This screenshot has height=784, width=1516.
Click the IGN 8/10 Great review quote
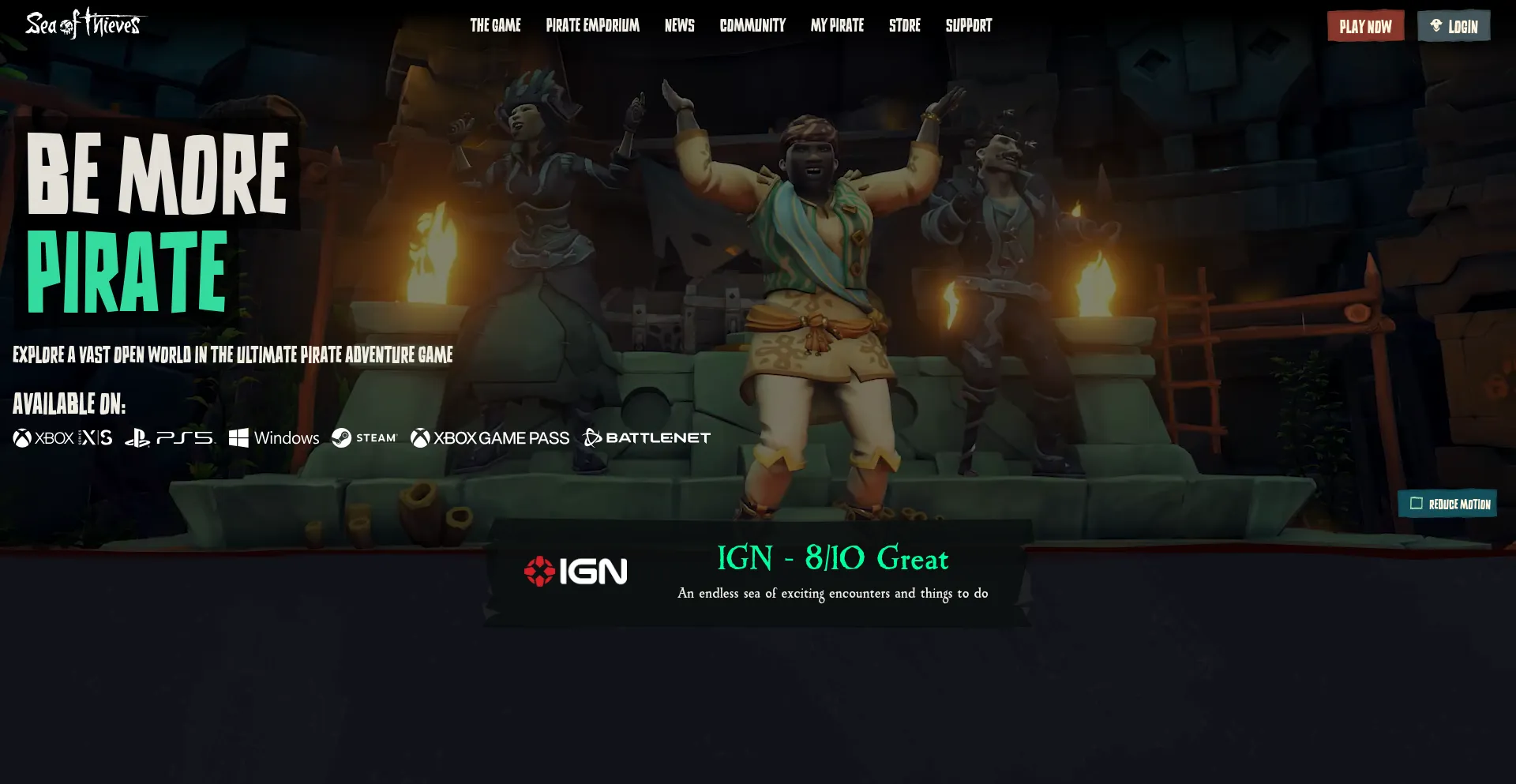point(832,561)
